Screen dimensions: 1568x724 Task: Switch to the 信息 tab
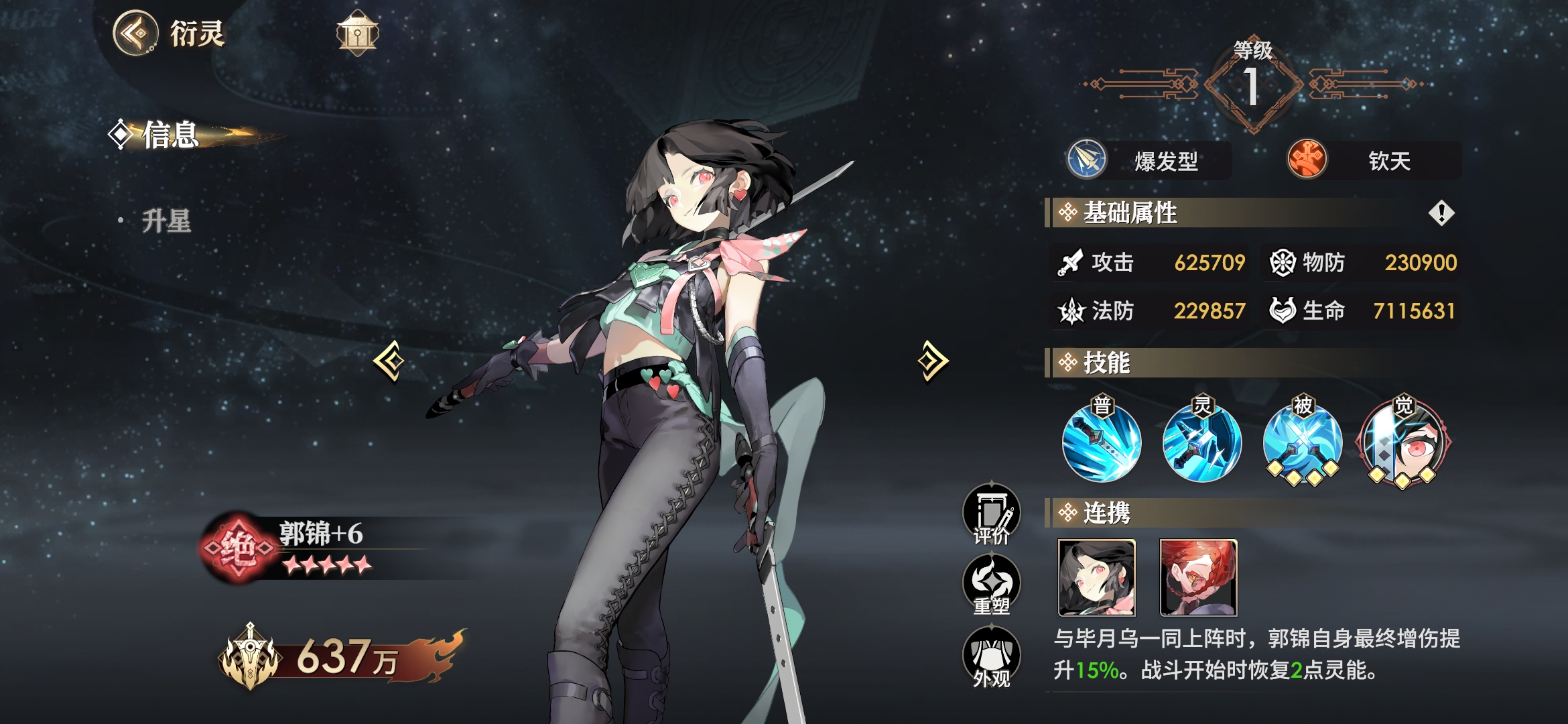coord(170,135)
